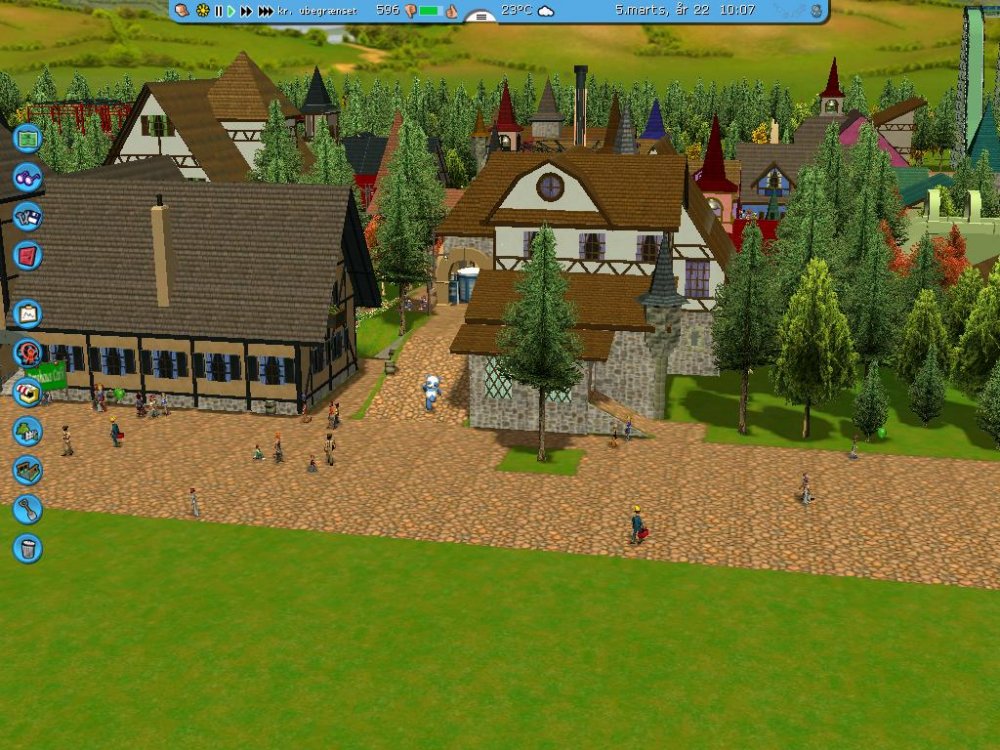The image size is (1000, 750).
Task: Click the thumbs-down park rating icon
Action: [410, 11]
